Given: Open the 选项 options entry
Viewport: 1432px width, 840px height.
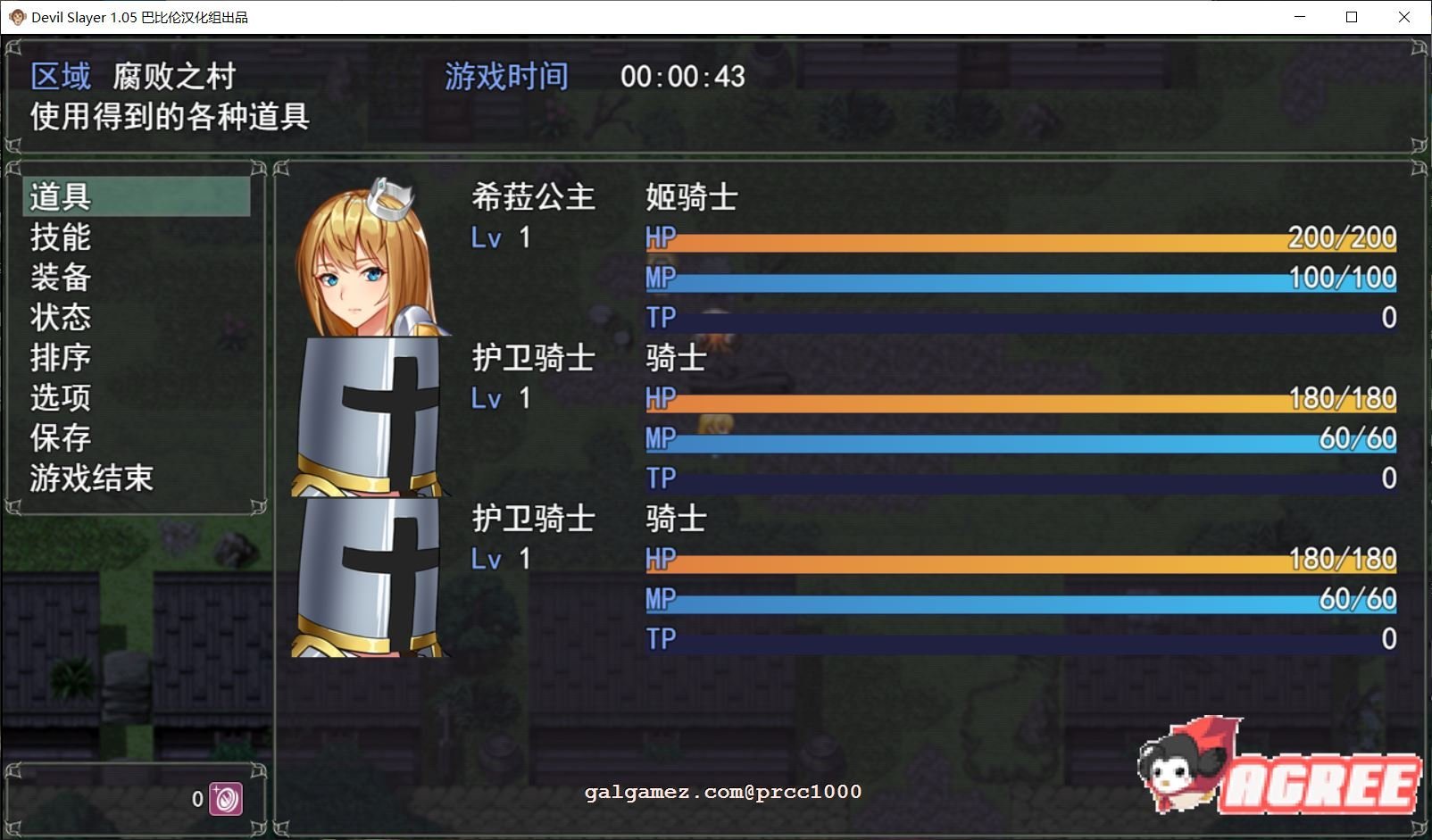Looking at the screenshot, I should coord(58,398).
